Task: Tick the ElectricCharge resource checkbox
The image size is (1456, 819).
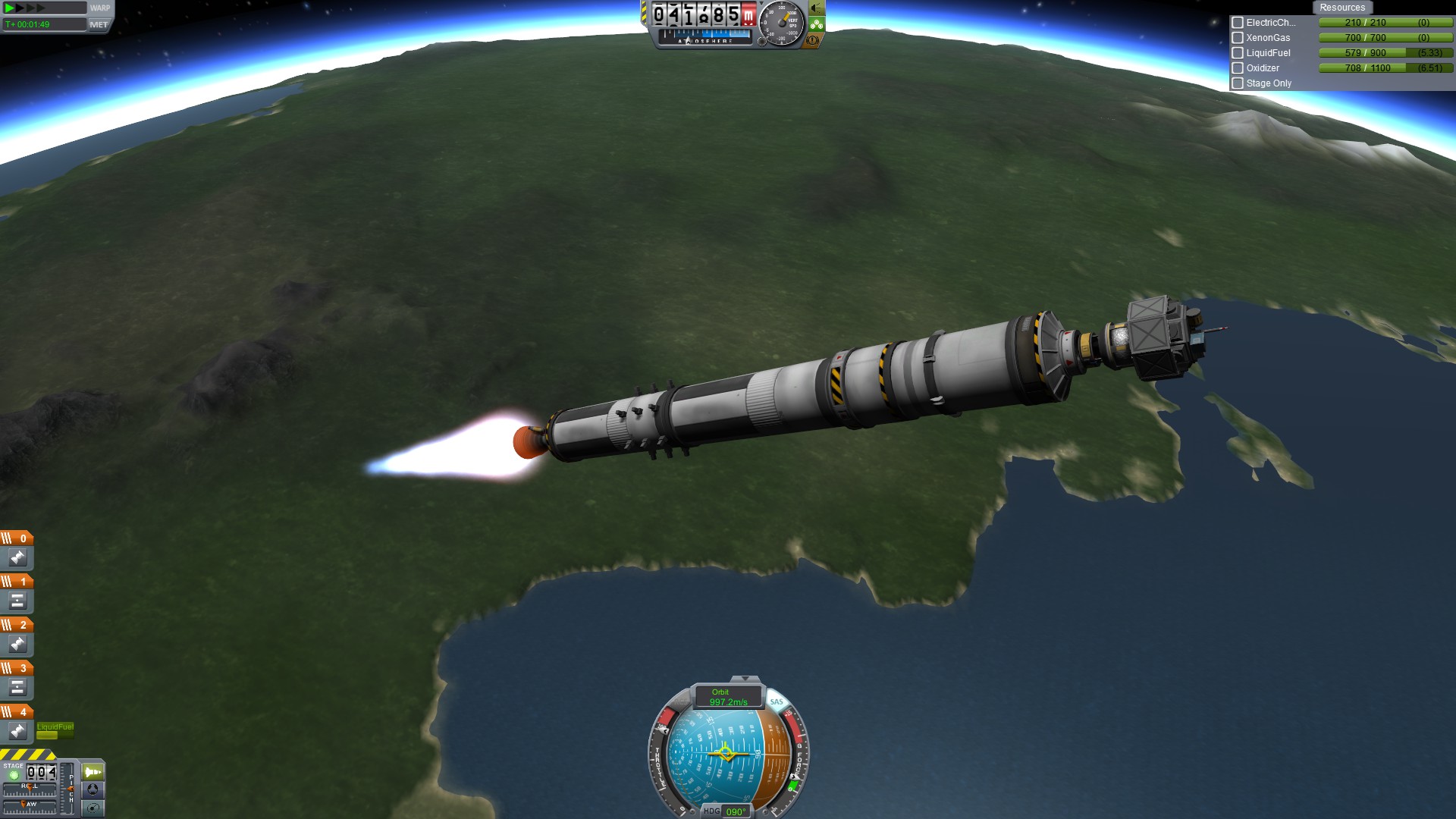Action: click(1238, 23)
